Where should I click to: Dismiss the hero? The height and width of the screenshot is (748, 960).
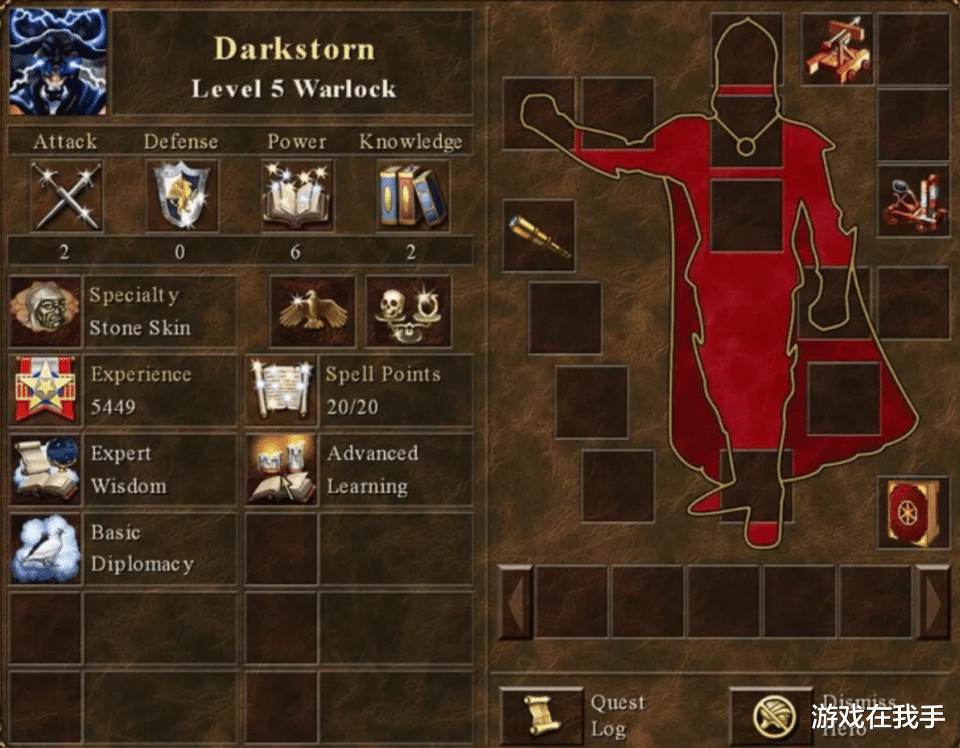770,716
